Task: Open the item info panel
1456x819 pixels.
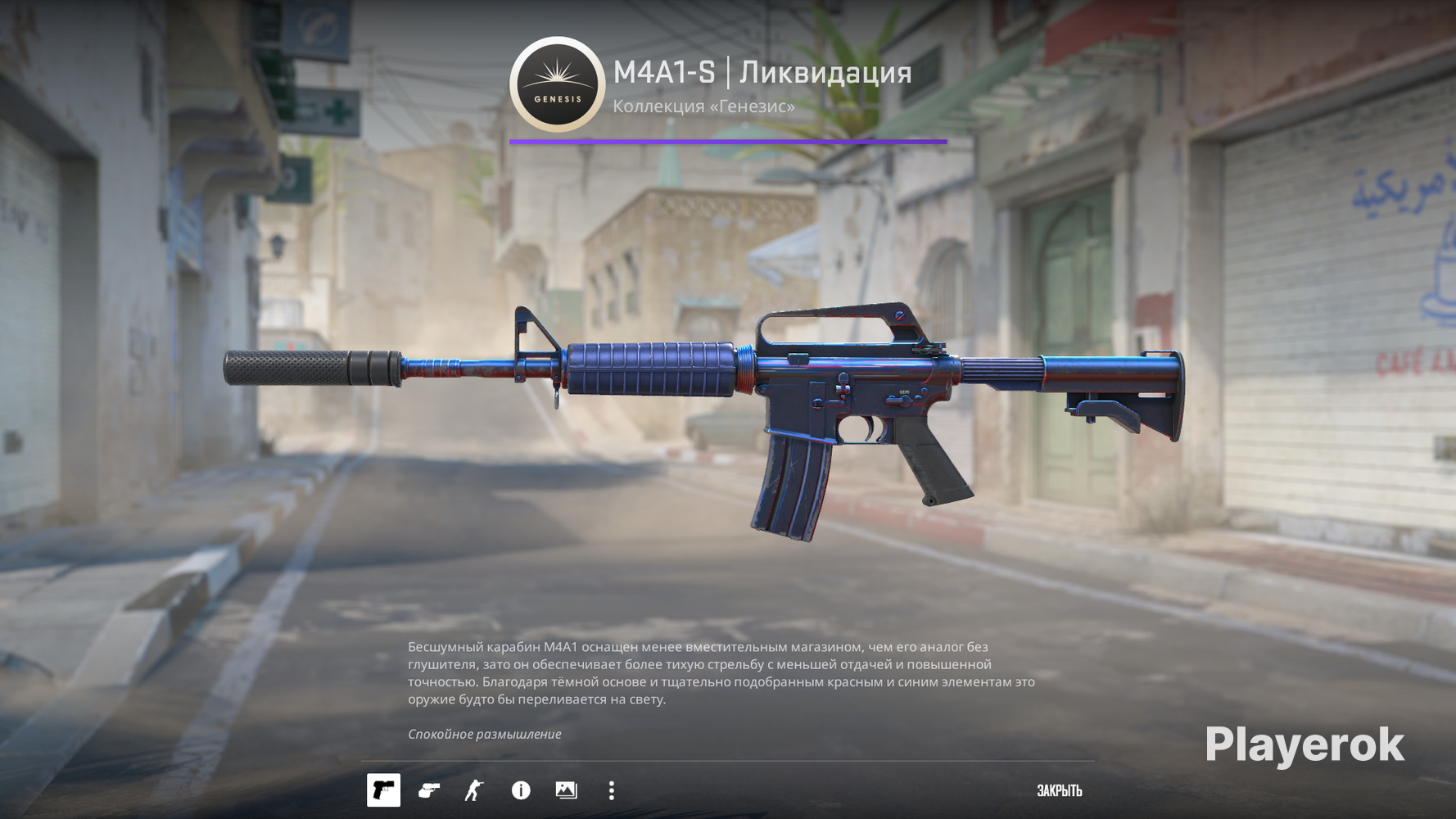Action: pos(521,790)
